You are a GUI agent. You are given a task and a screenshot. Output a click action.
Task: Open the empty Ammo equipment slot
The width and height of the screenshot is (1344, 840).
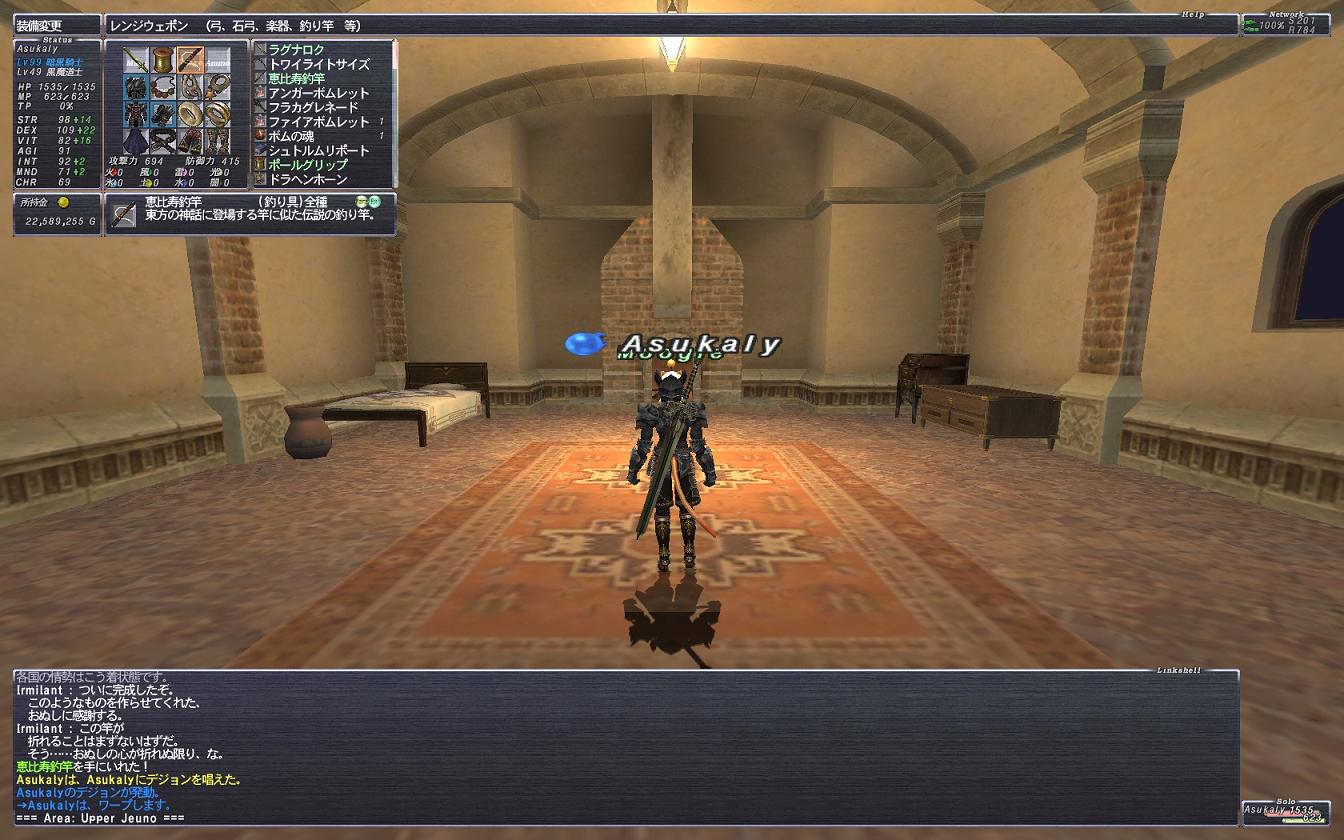click(218, 60)
